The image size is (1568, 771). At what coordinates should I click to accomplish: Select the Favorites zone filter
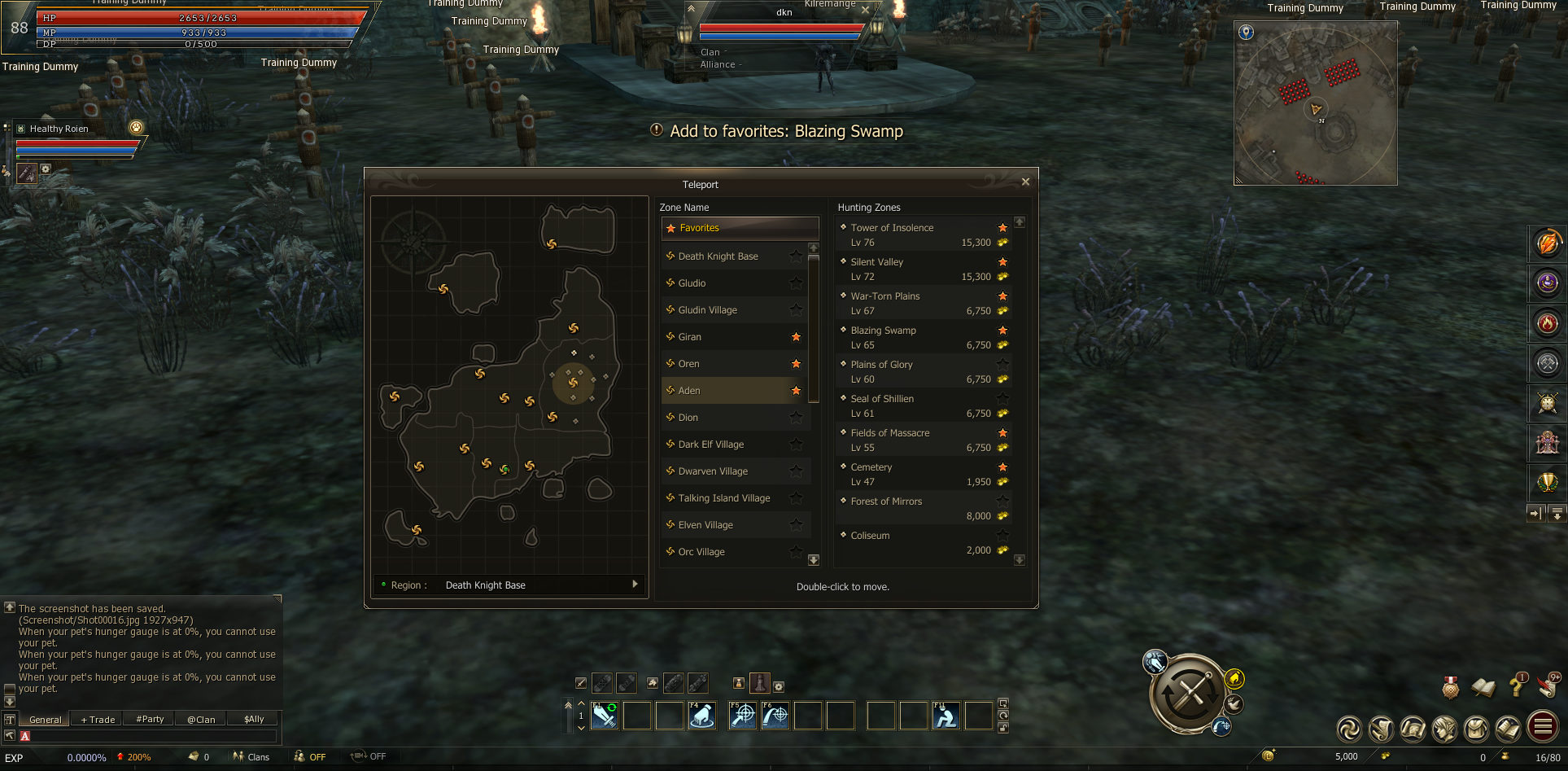click(x=740, y=228)
